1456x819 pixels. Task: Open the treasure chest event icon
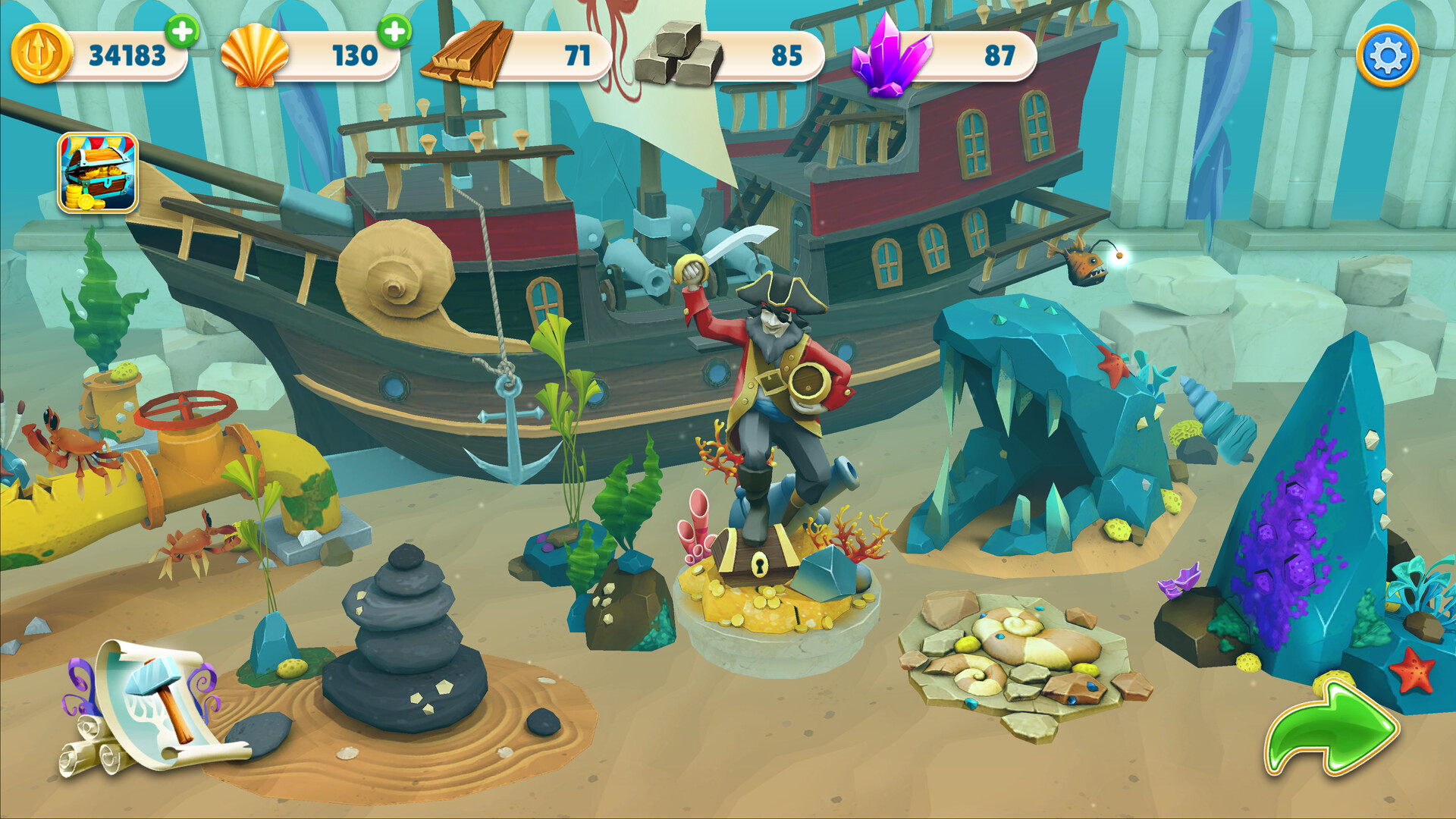click(x=99, y=171)
